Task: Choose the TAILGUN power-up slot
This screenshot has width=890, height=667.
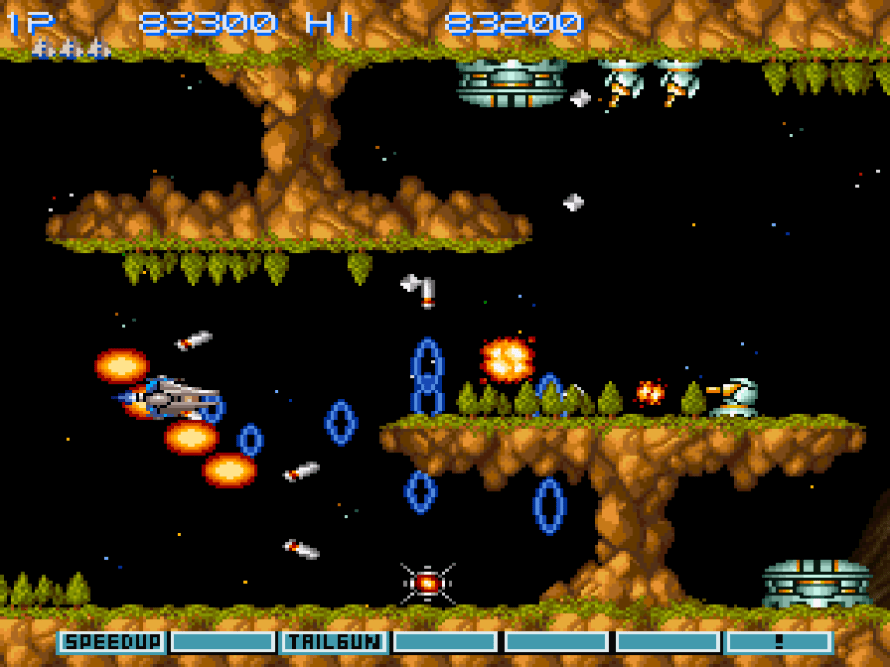Action: pos(334,641)
